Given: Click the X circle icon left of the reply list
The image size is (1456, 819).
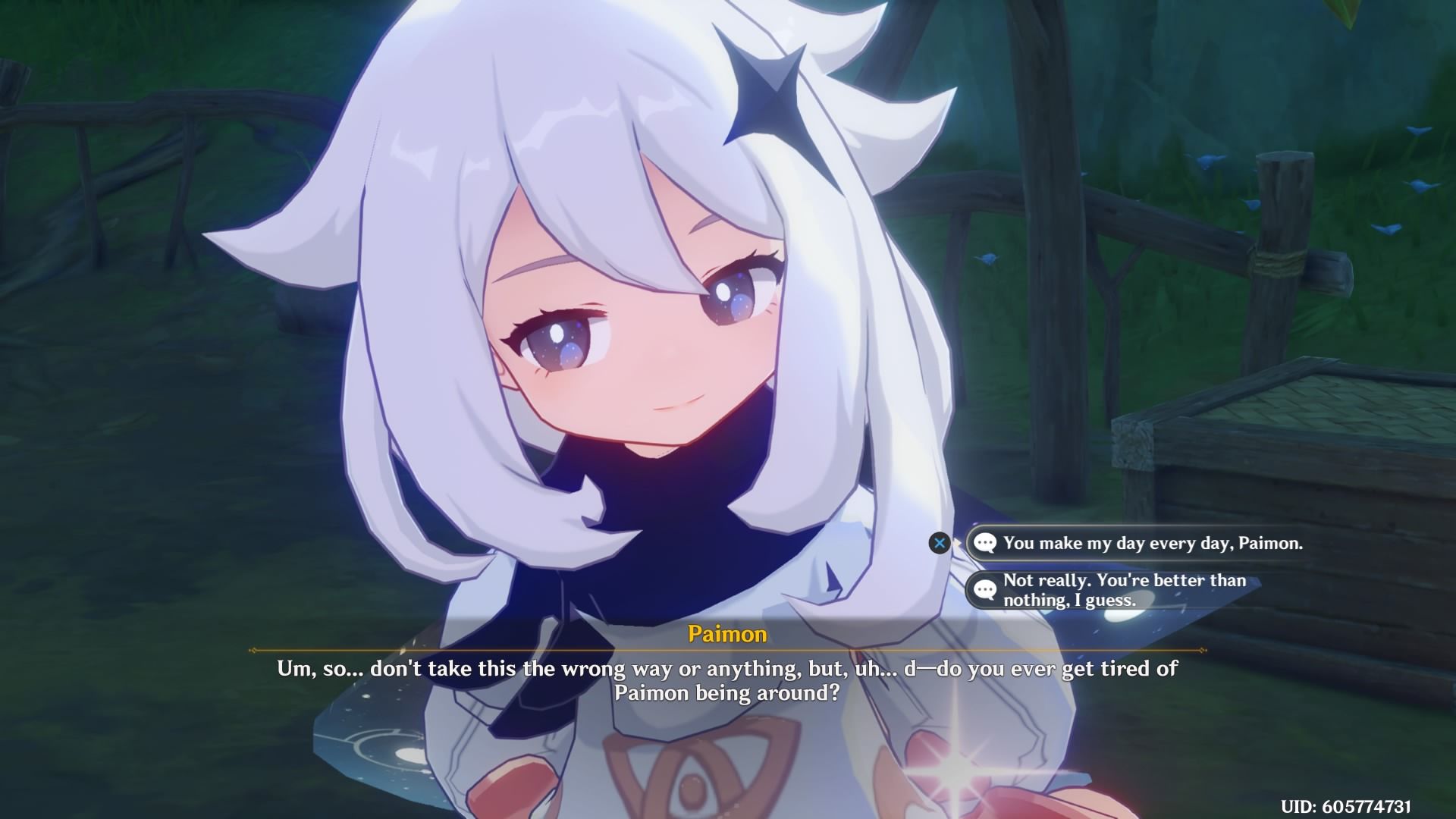Looking at the screenshot, I should pos(940,543).
